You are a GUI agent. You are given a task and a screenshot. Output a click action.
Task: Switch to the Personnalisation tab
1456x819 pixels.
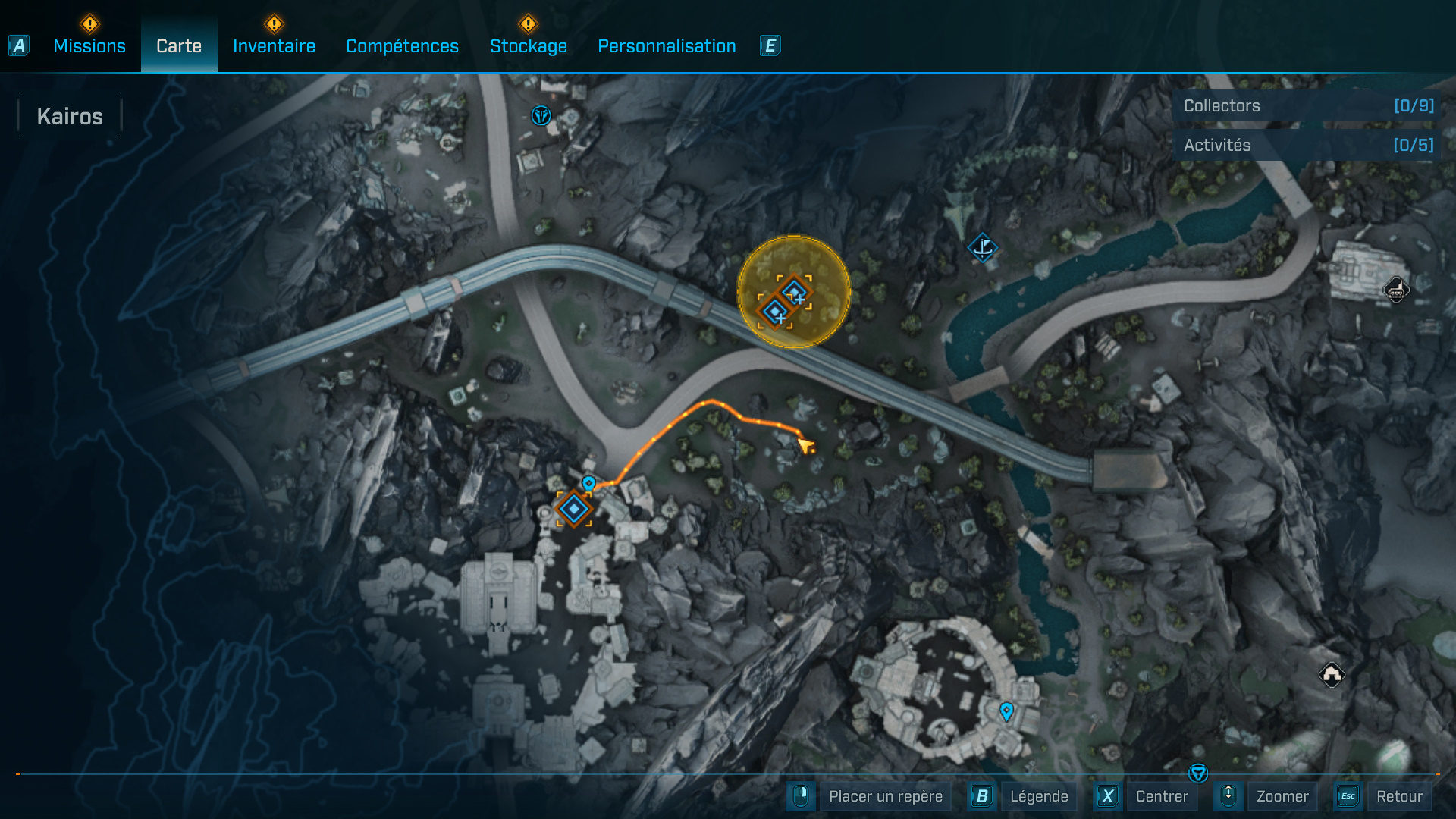(x=667, y=46)
